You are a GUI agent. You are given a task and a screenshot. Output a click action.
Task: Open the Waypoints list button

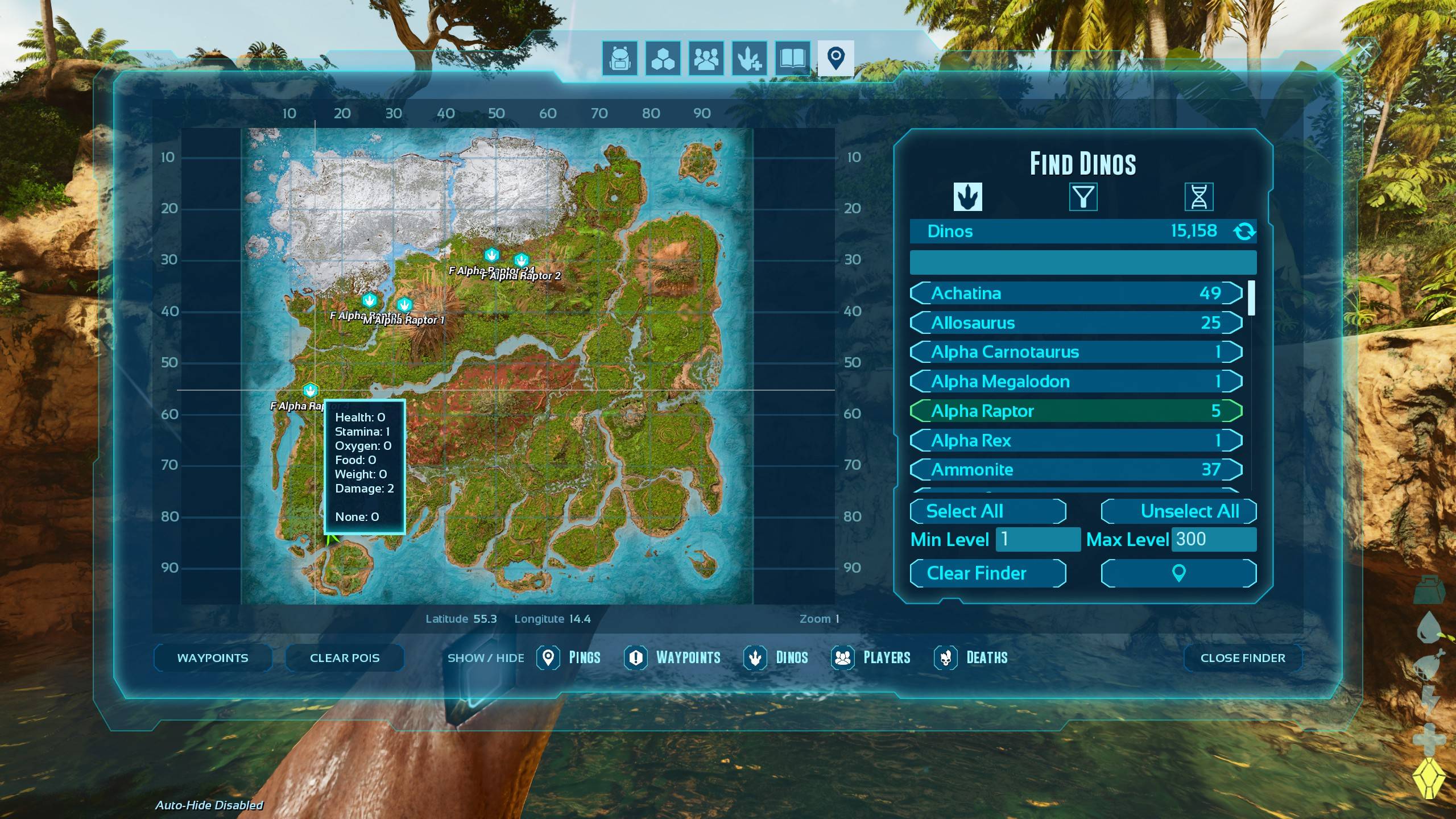(213, 657)
